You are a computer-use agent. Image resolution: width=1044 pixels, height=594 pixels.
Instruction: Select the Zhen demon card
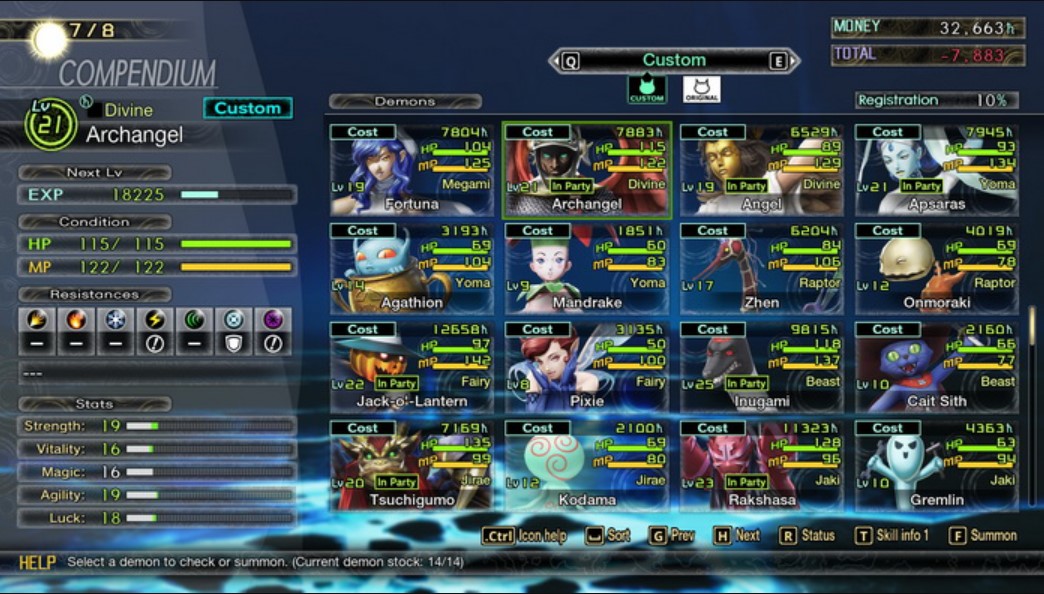pyautogui.click(x=762, y=268)
